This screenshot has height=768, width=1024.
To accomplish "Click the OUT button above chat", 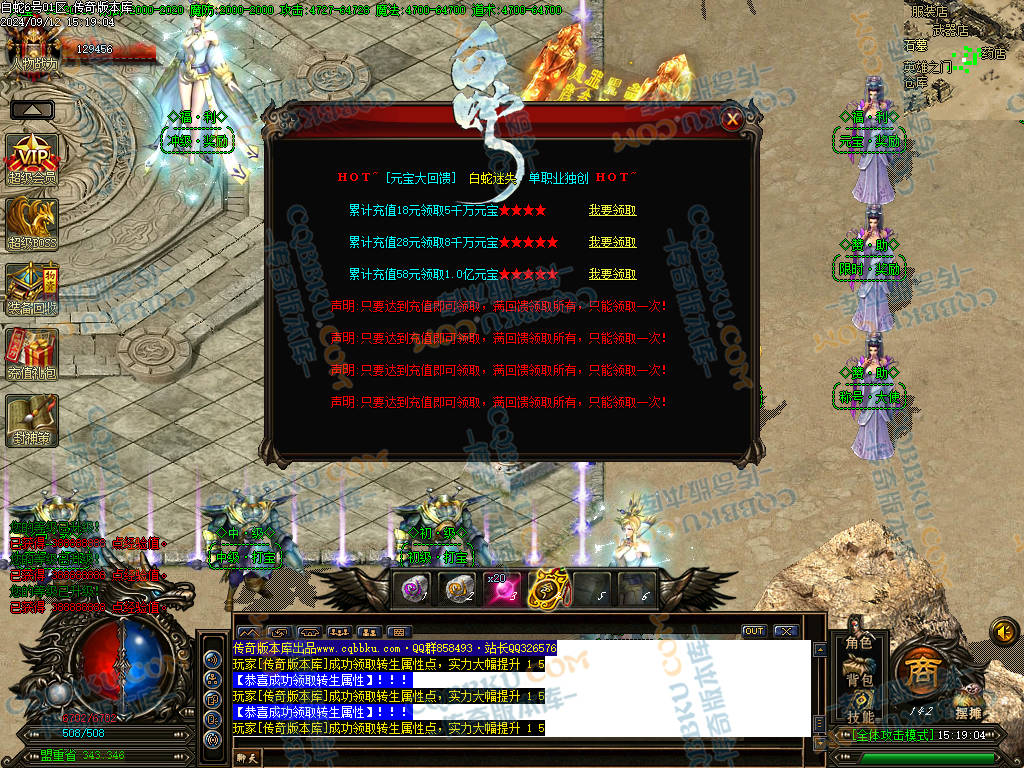I will pyautogui.click(x=754, y=631).
